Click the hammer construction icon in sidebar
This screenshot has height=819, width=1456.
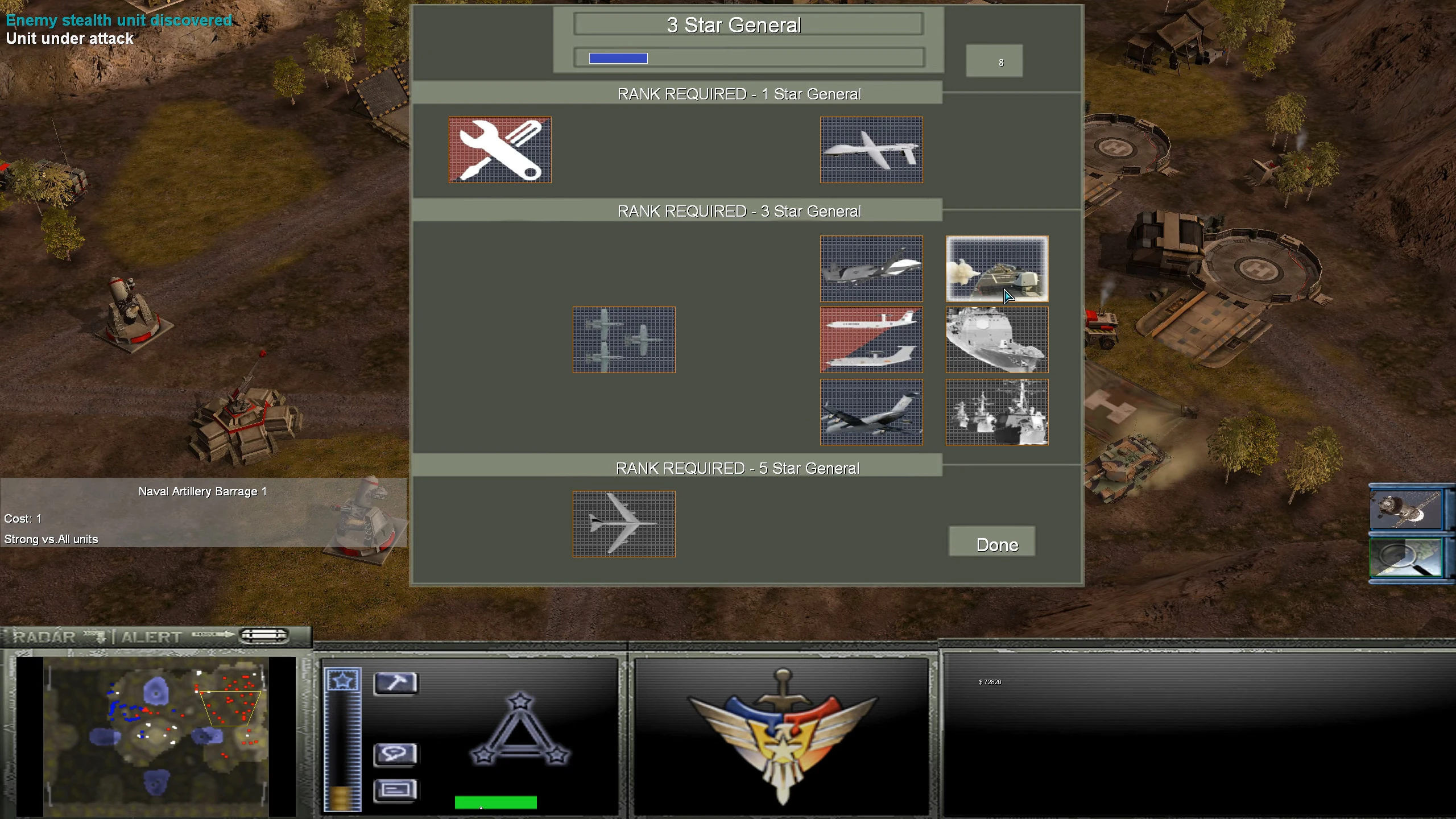coord(395,683)
